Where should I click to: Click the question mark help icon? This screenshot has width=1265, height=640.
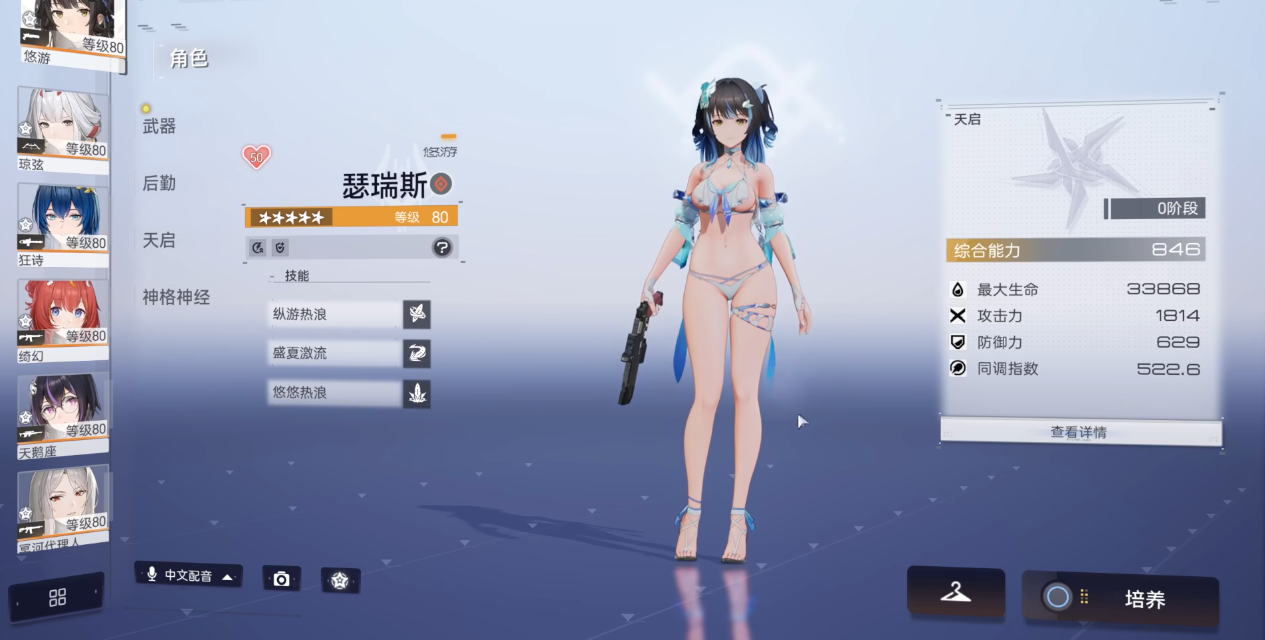pyautogui.click(x=442, y=247)
